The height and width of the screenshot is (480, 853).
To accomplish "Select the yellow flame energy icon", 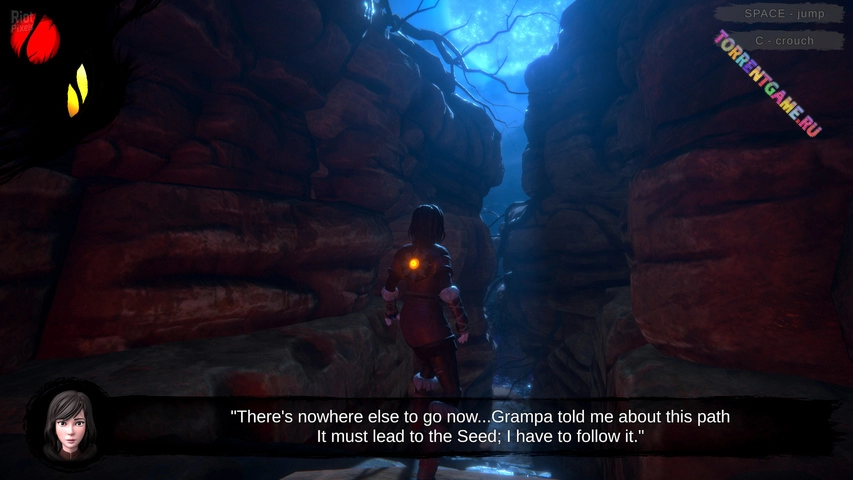I will pyautogui.click(x=77, y=91).
